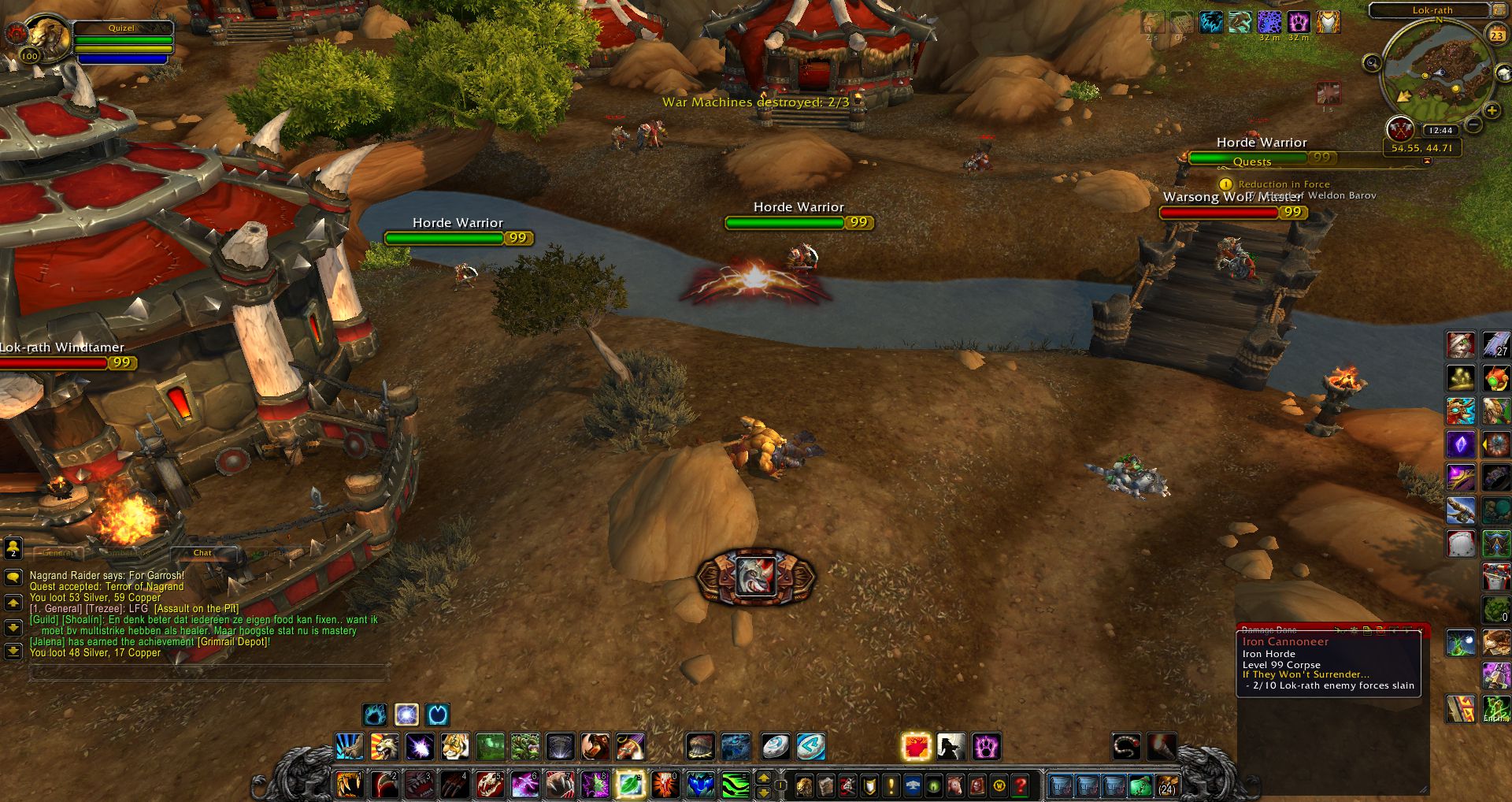Activate the green leaf ability on action bar
The height and width of the screenshot is (802, 1512).
(630, 785)
